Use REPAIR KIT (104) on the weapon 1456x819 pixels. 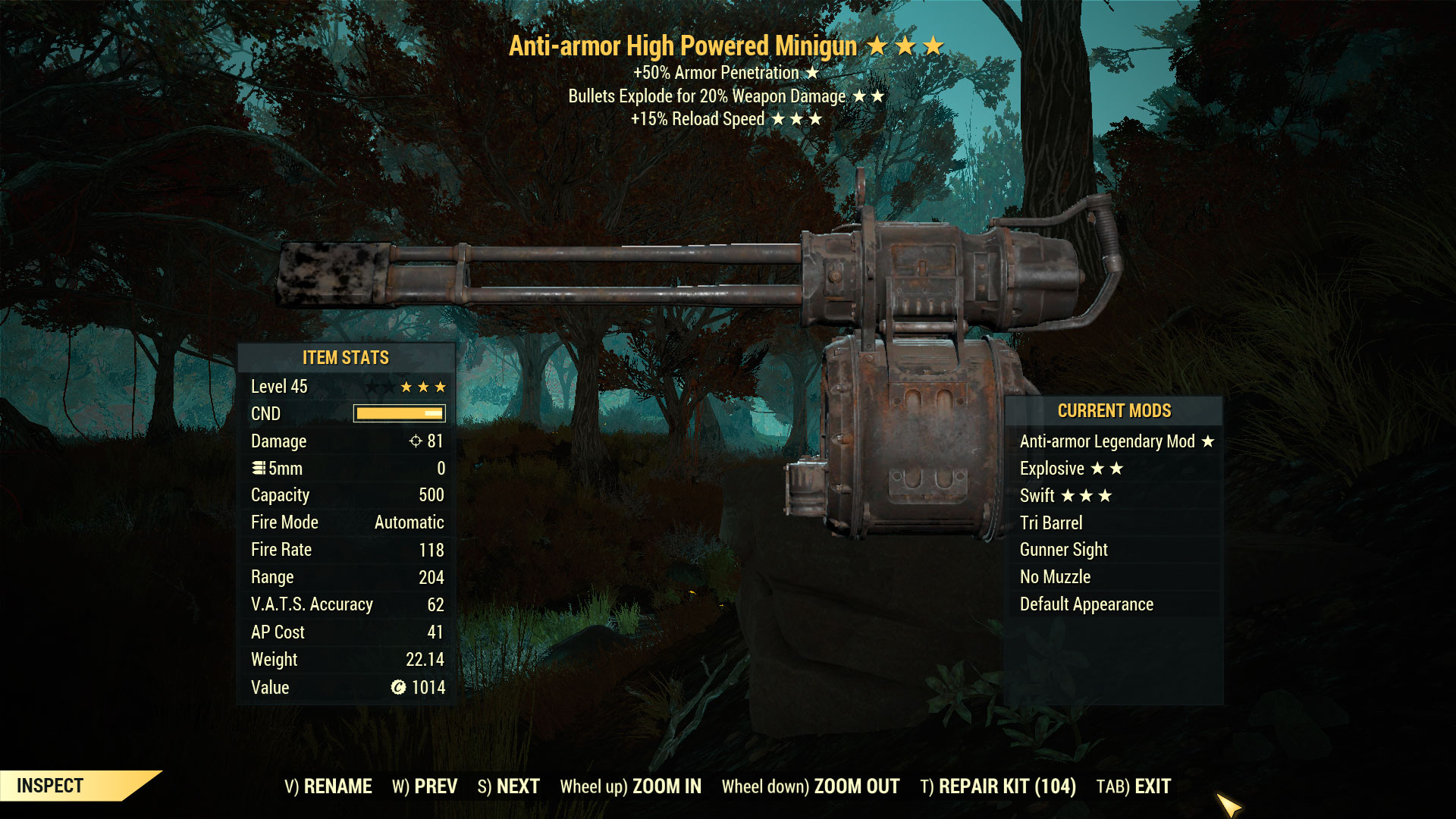998,786
